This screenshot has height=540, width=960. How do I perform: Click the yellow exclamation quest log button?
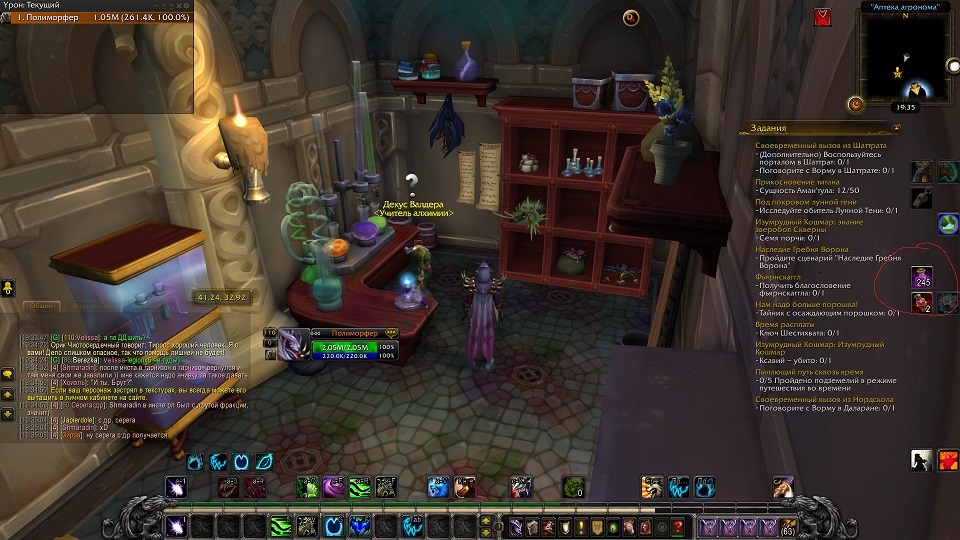click(581, 526)
